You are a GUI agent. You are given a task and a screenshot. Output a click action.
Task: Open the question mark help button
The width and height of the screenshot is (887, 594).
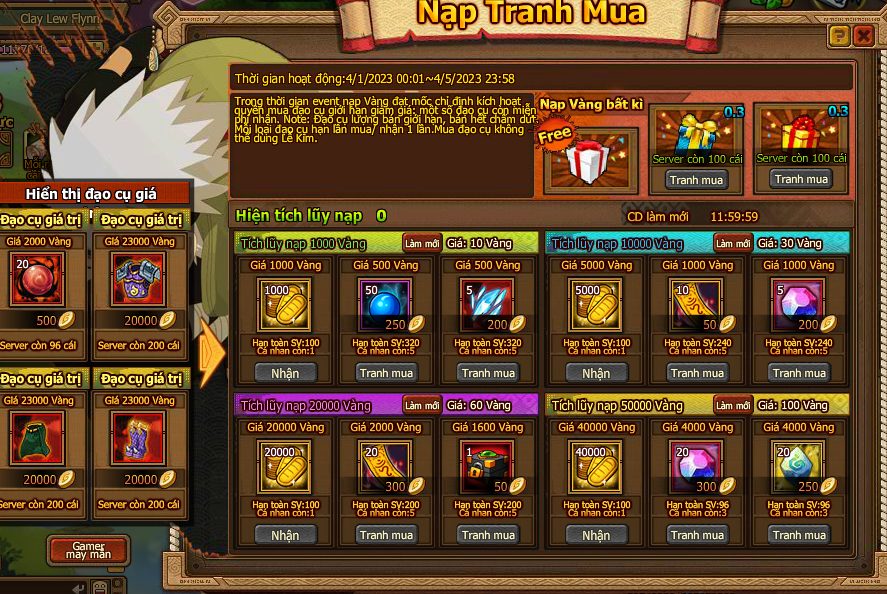click(839, 37)
